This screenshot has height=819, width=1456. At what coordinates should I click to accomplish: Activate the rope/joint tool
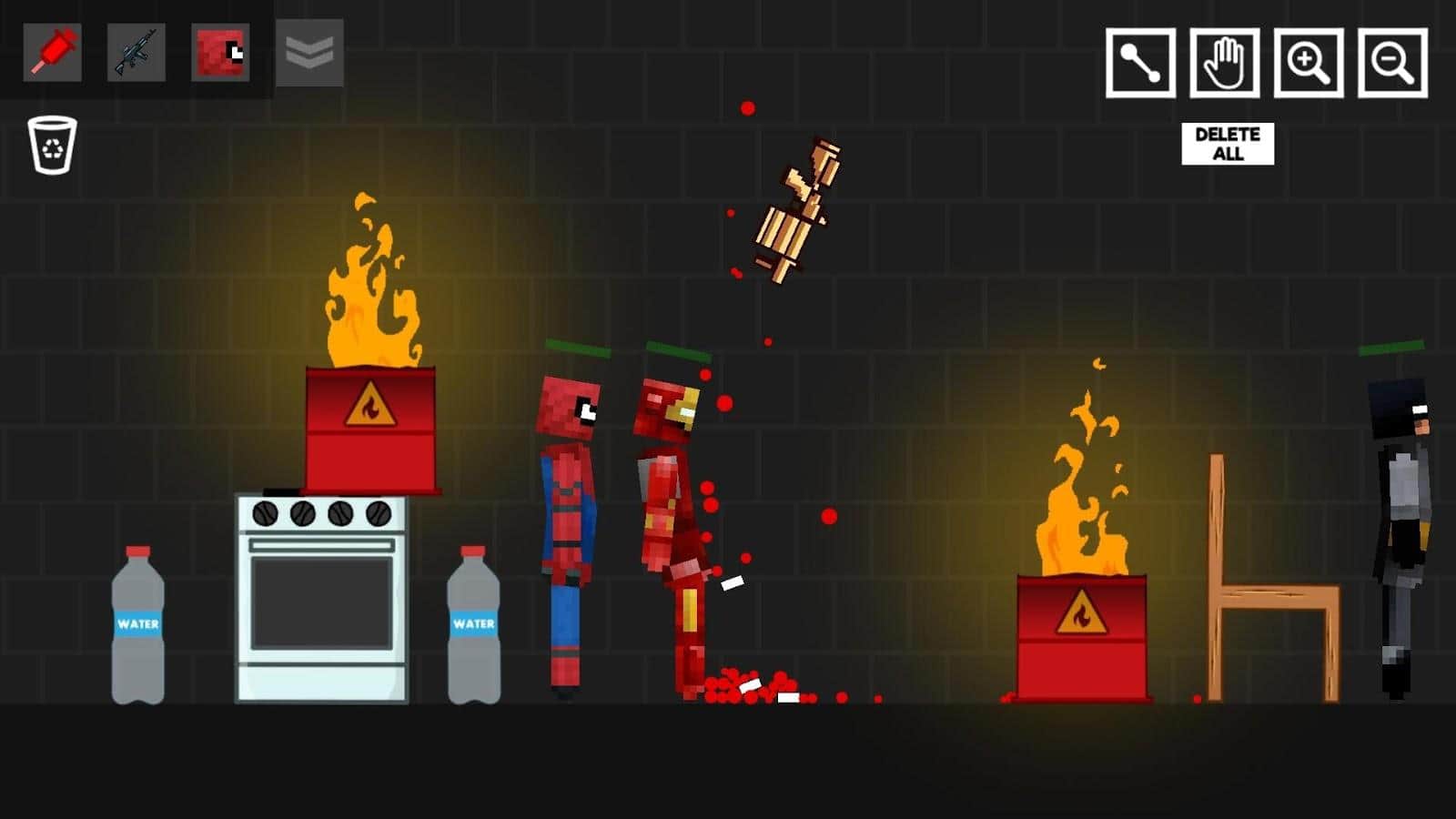[1140, 62]
